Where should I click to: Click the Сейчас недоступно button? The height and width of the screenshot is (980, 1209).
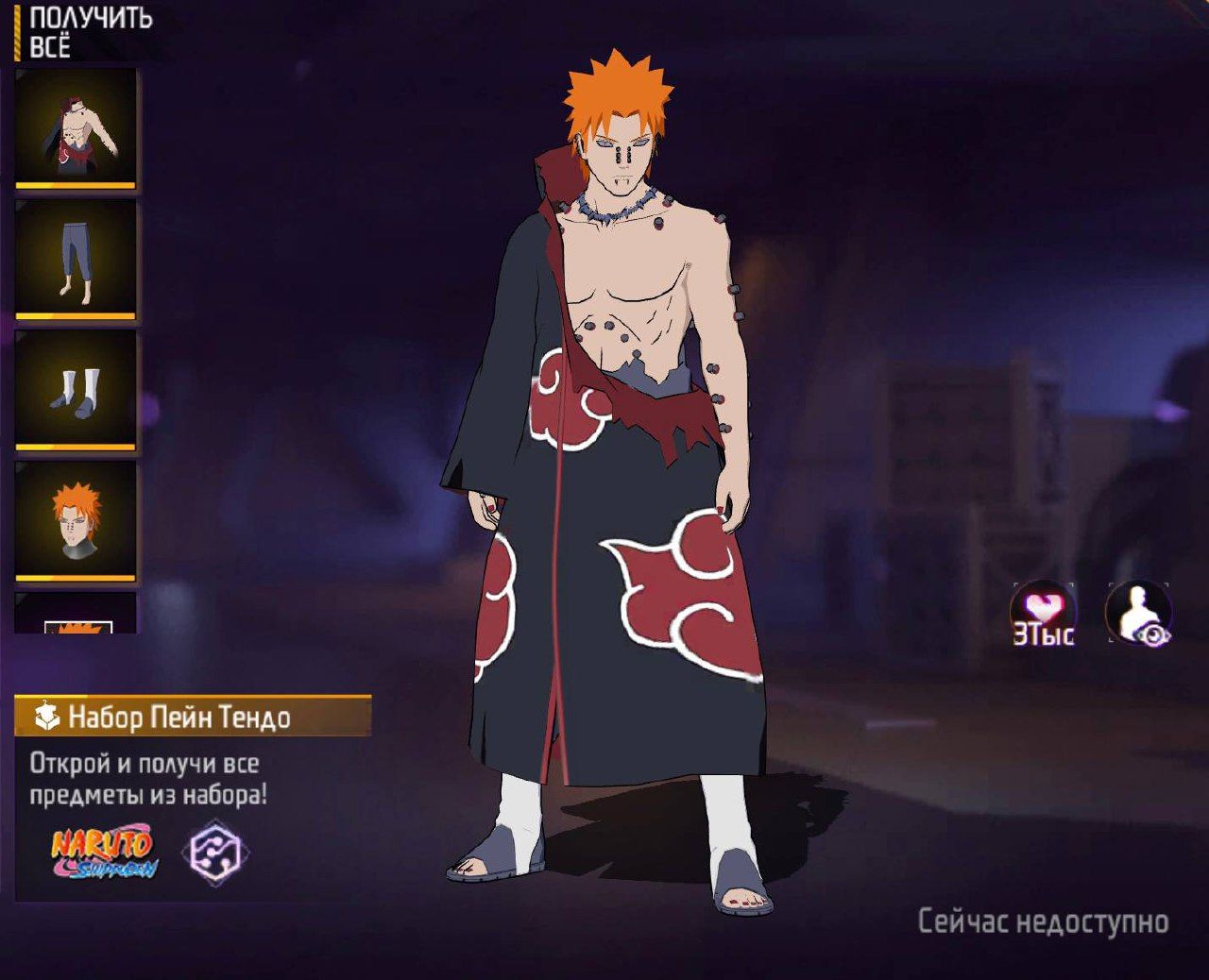click(1043, 921)
